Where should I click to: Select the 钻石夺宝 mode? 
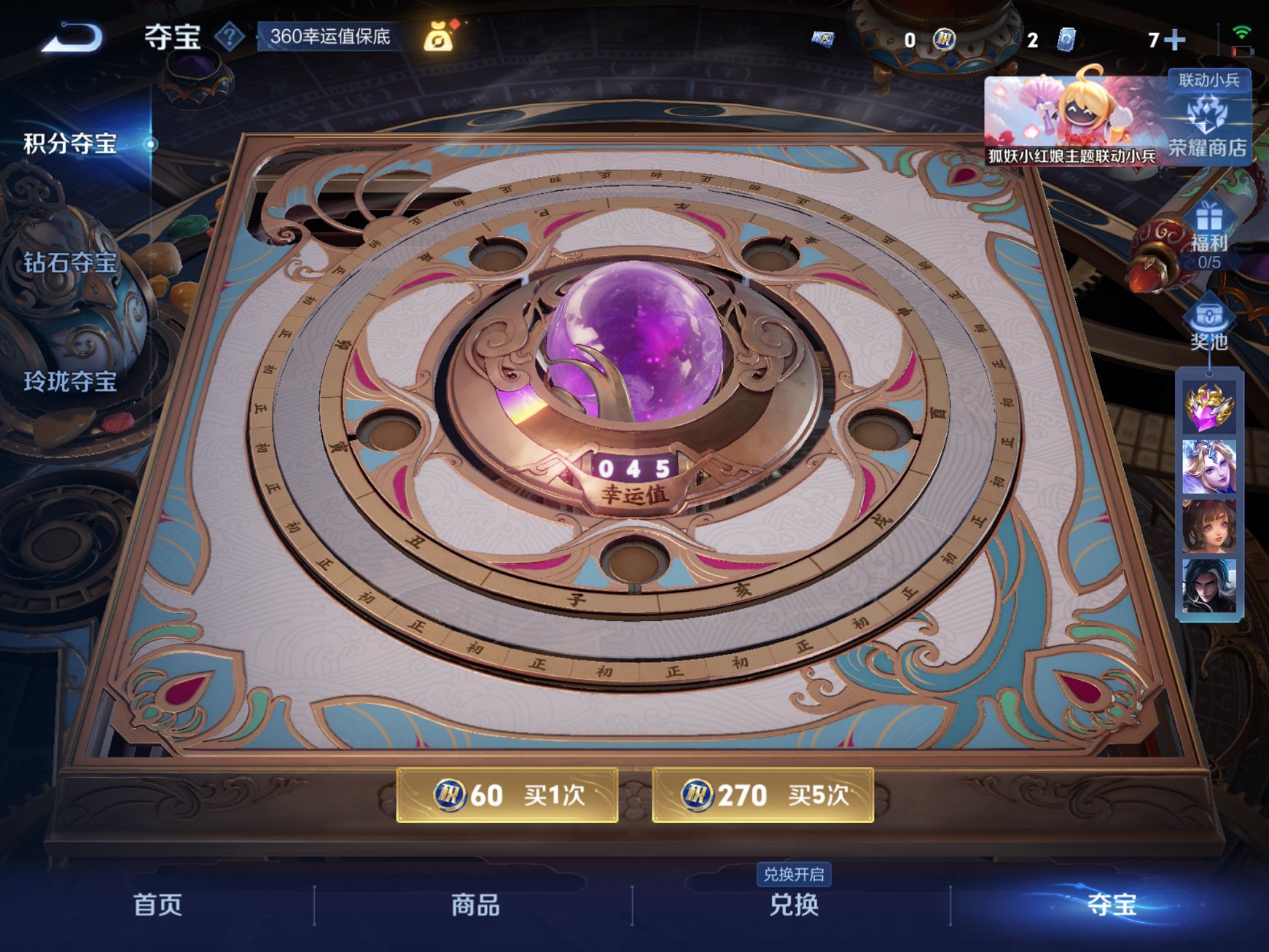69,262
